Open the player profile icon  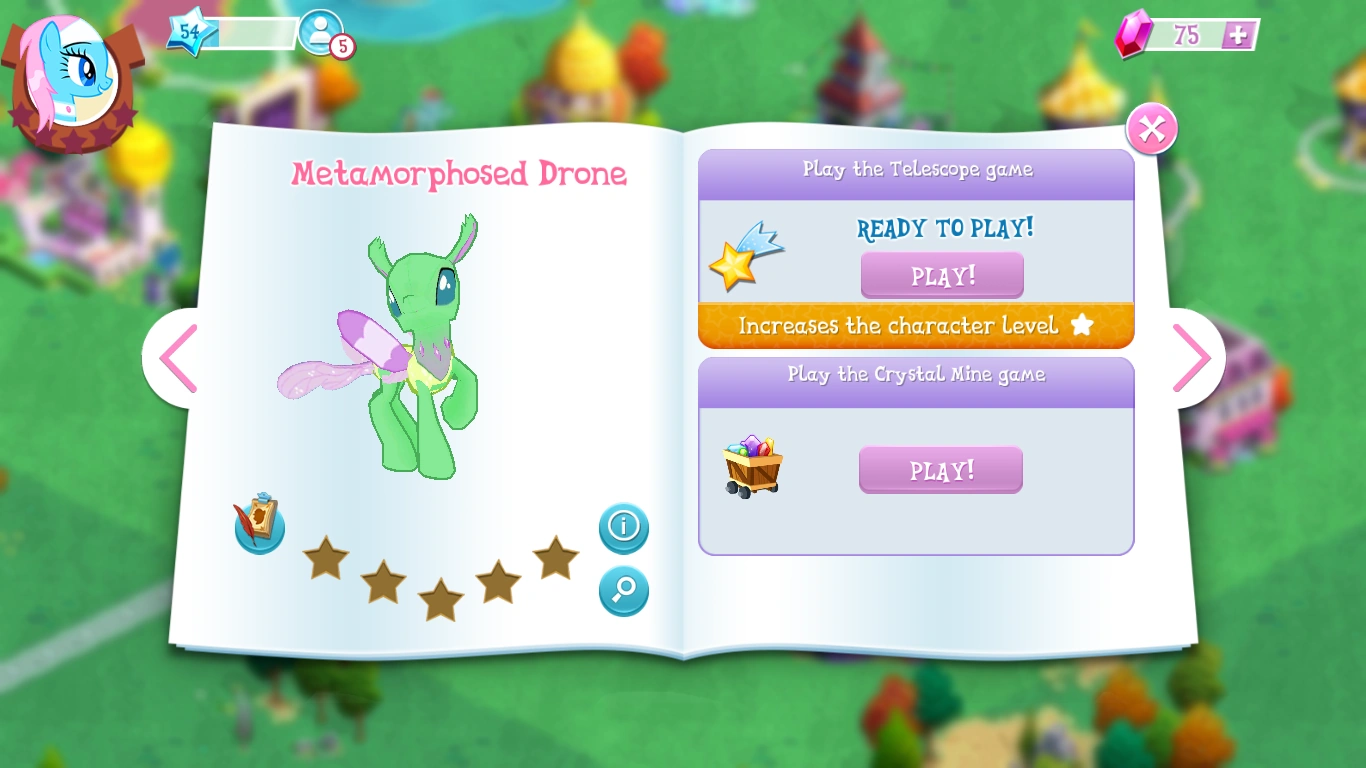[x=323, y=31]
